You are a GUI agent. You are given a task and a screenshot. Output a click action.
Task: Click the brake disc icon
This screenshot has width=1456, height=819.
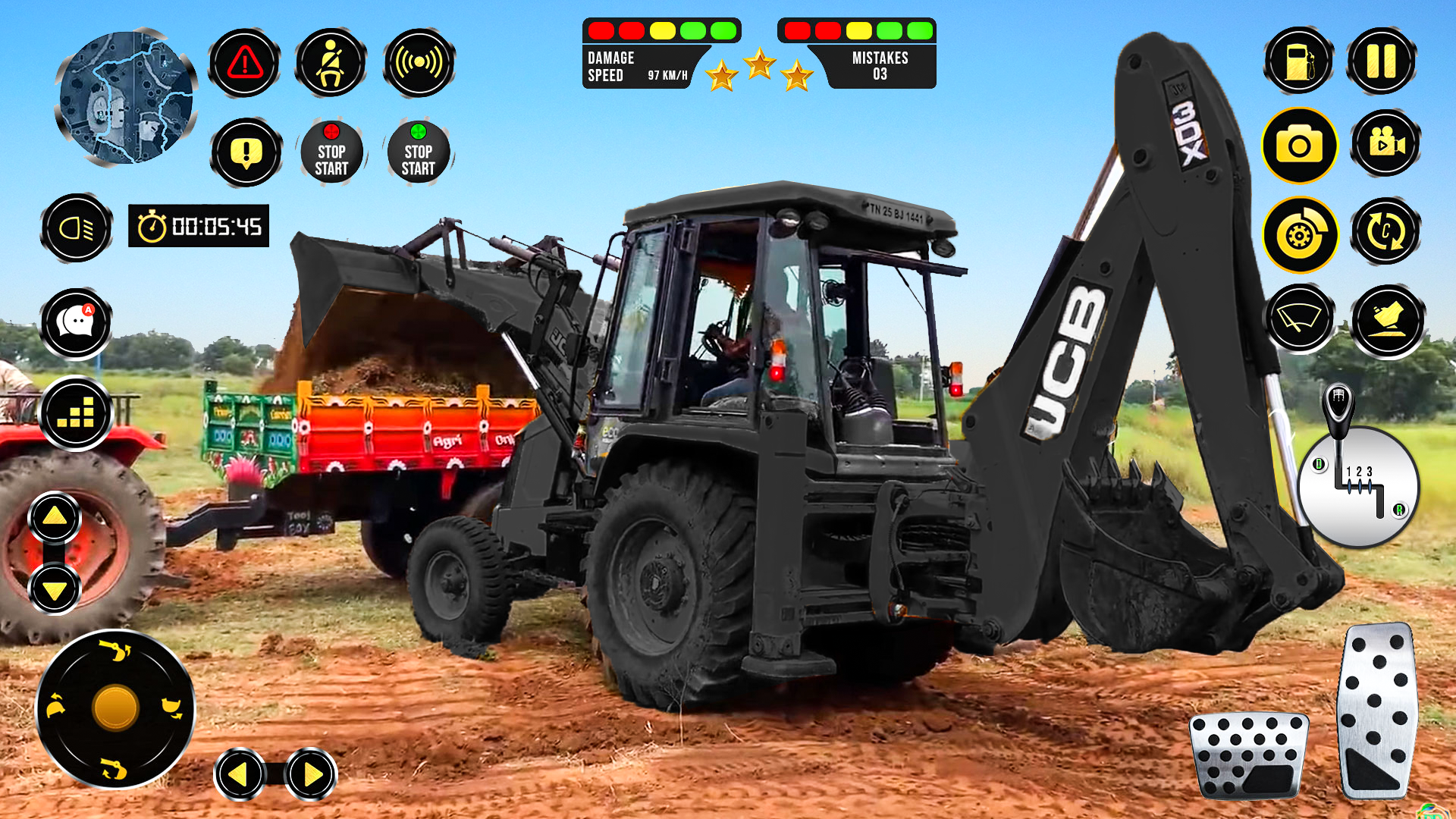1299,235
